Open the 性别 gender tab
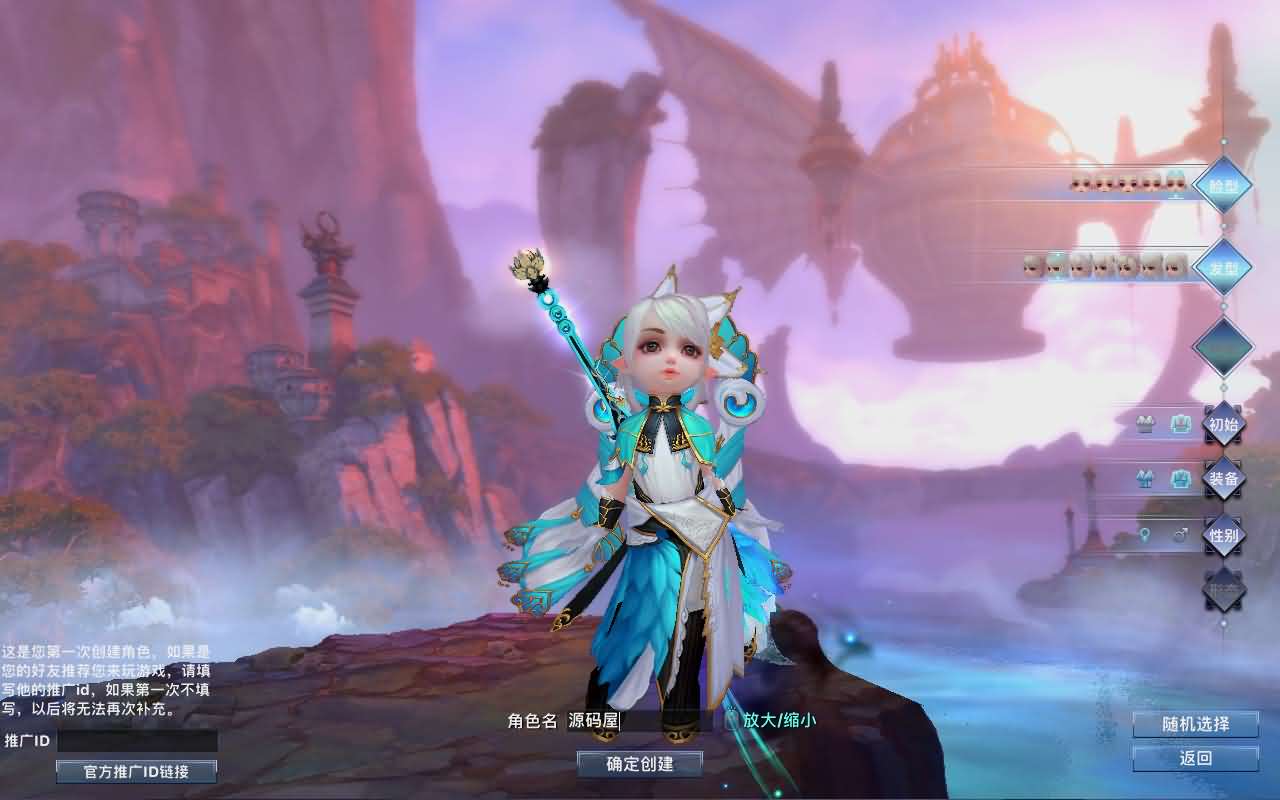The width and height of the screenshot is (1280, 800). click(1224, 535)
